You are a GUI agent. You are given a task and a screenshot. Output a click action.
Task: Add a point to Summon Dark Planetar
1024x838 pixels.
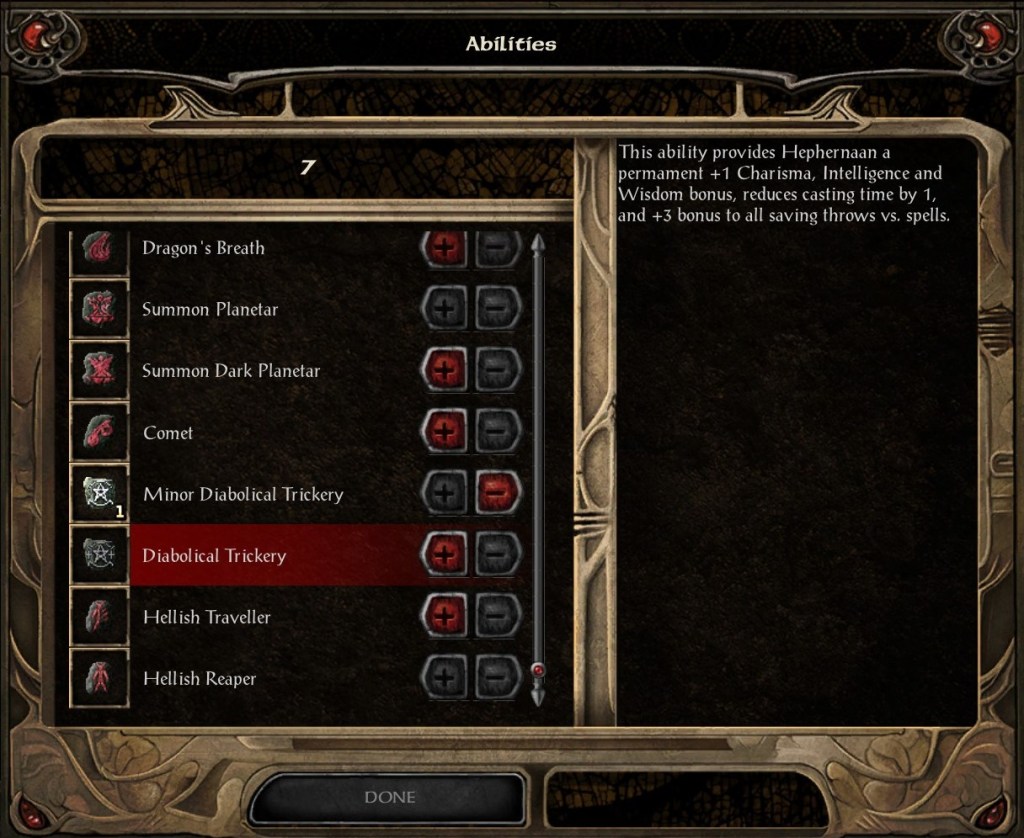pos(445,371)
